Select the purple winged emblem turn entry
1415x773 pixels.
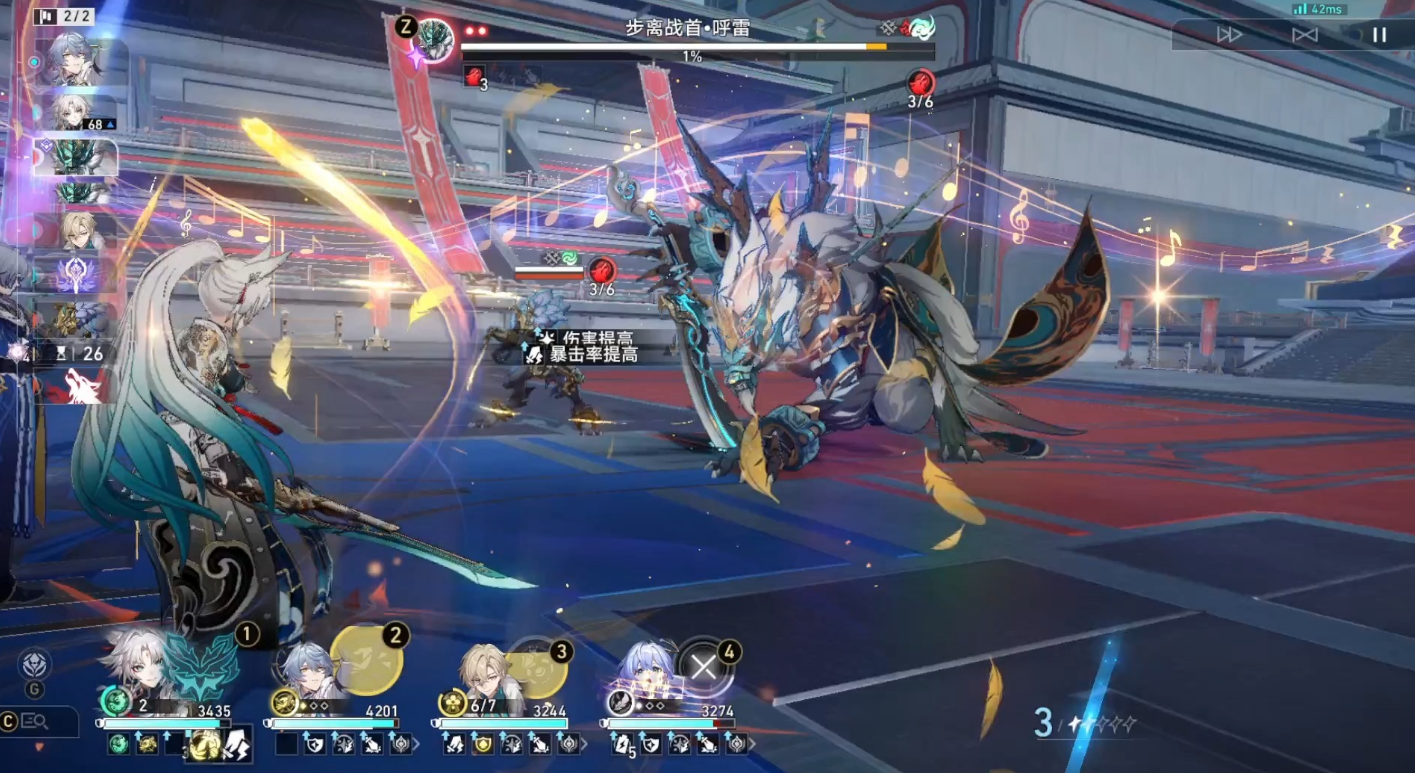click(77, 275)
